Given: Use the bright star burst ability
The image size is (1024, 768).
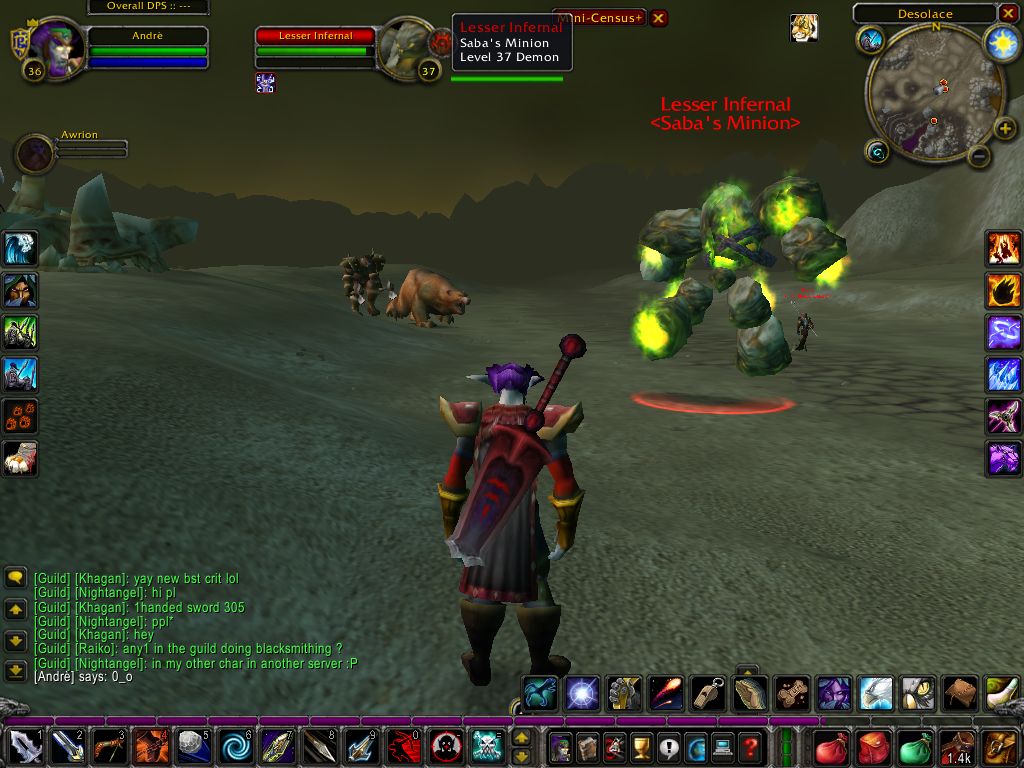Looking at the screenshot, I should point(581,692).
